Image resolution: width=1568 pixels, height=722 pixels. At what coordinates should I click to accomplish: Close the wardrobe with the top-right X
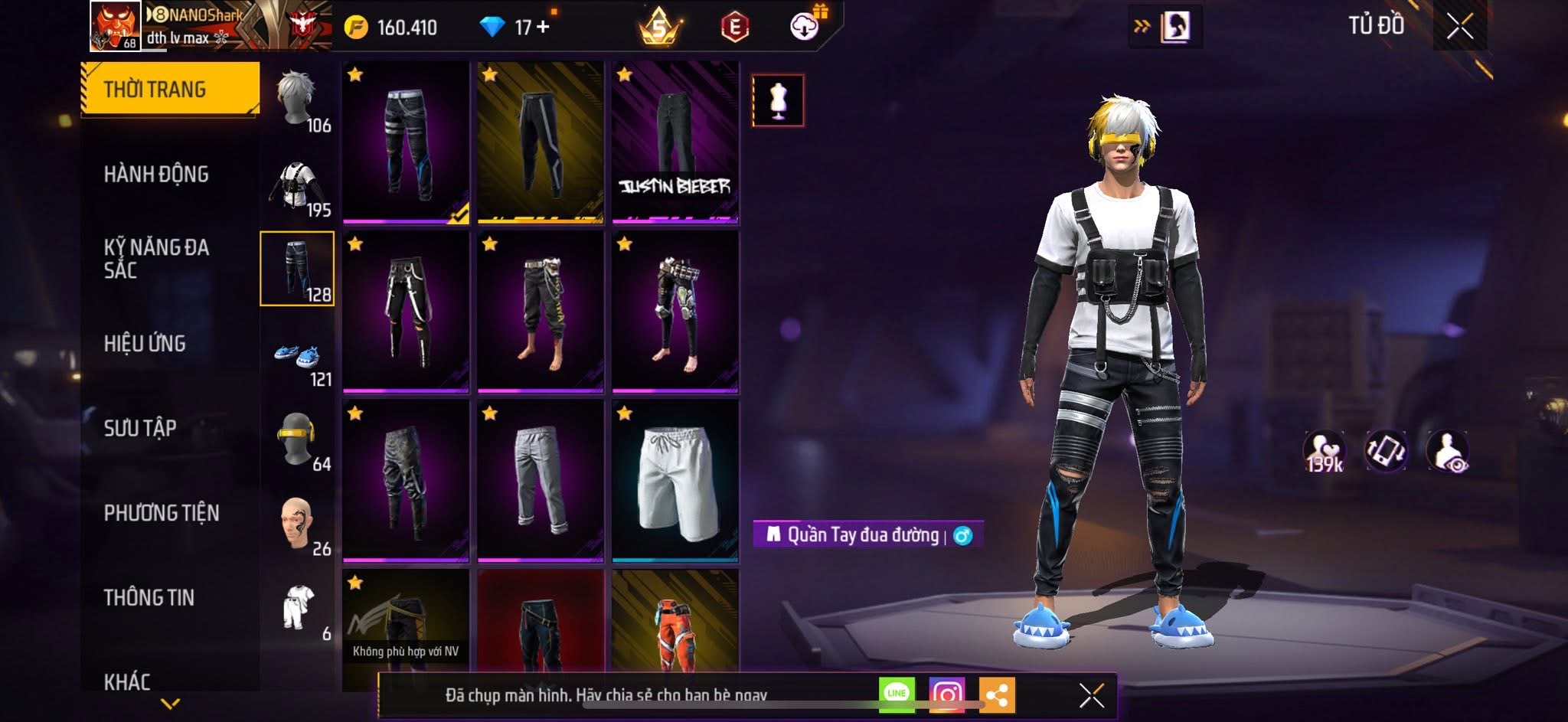(1459, 27)
